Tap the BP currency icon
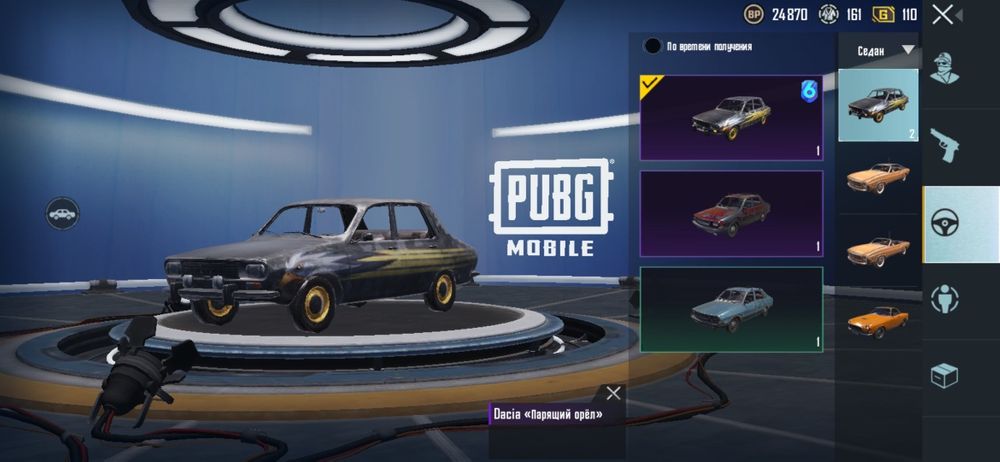Viewport: 1000px width, 462px height. point(754,14)
